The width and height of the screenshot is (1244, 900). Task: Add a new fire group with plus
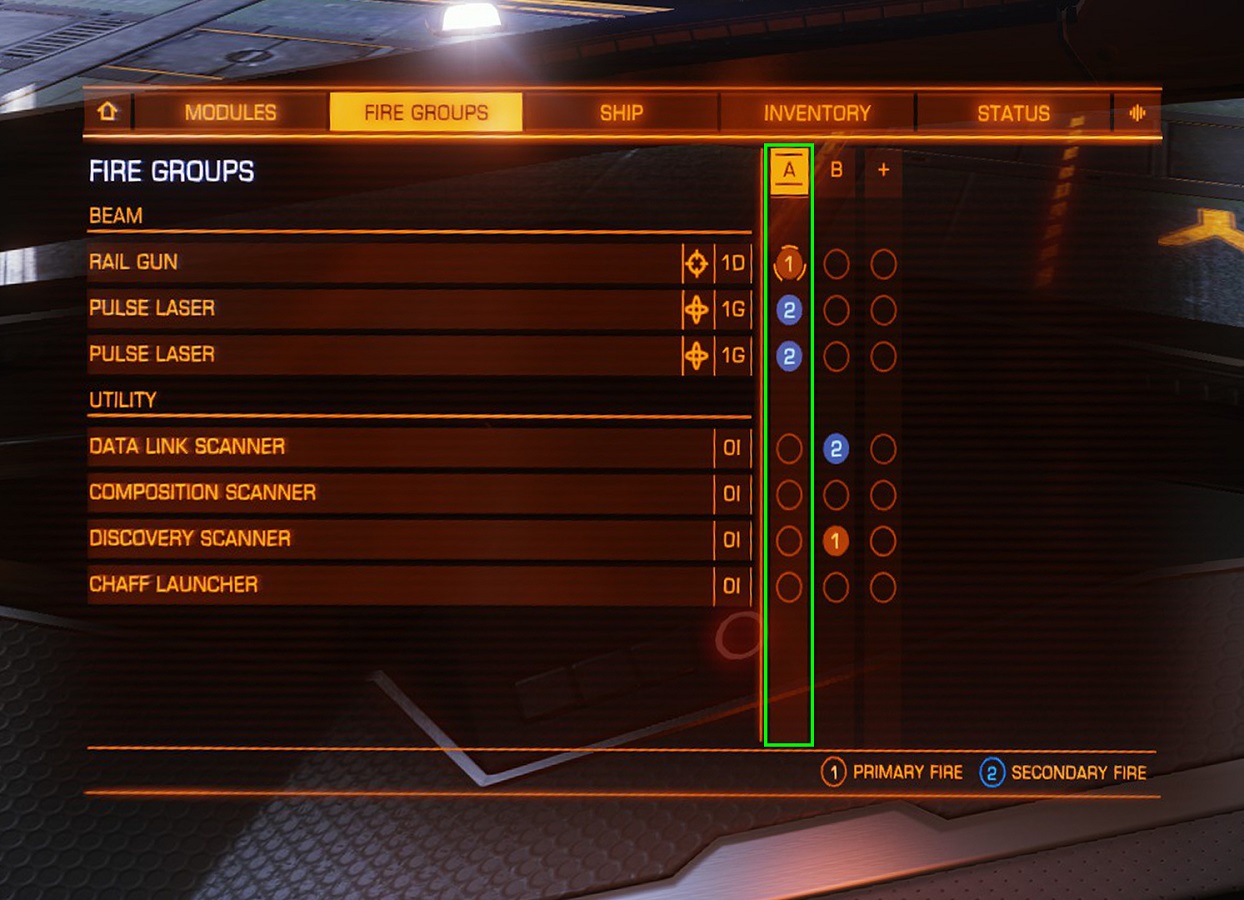click(x=883, y=171)
